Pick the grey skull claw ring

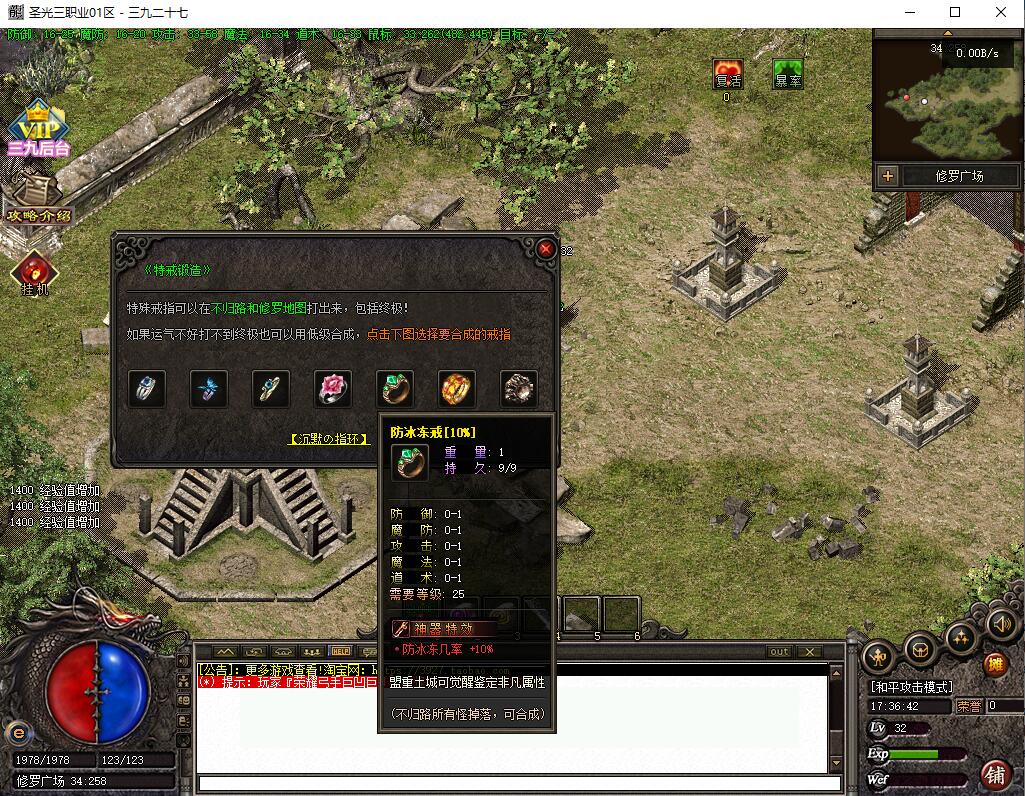click(x=519, y=389)
